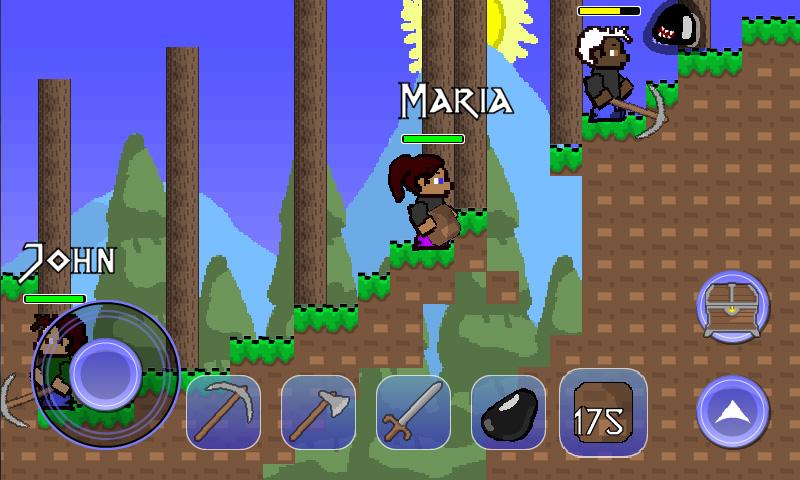The image size is (800, 480).
Task: Choose the sword hotbar slot
Action: pyautogui.click(x=413, y=411)
